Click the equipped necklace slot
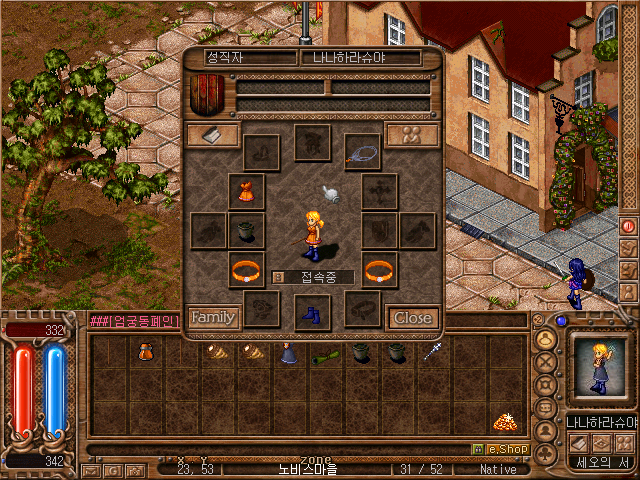The height and width of the screenshot is (480, 640). click(362, 152)
